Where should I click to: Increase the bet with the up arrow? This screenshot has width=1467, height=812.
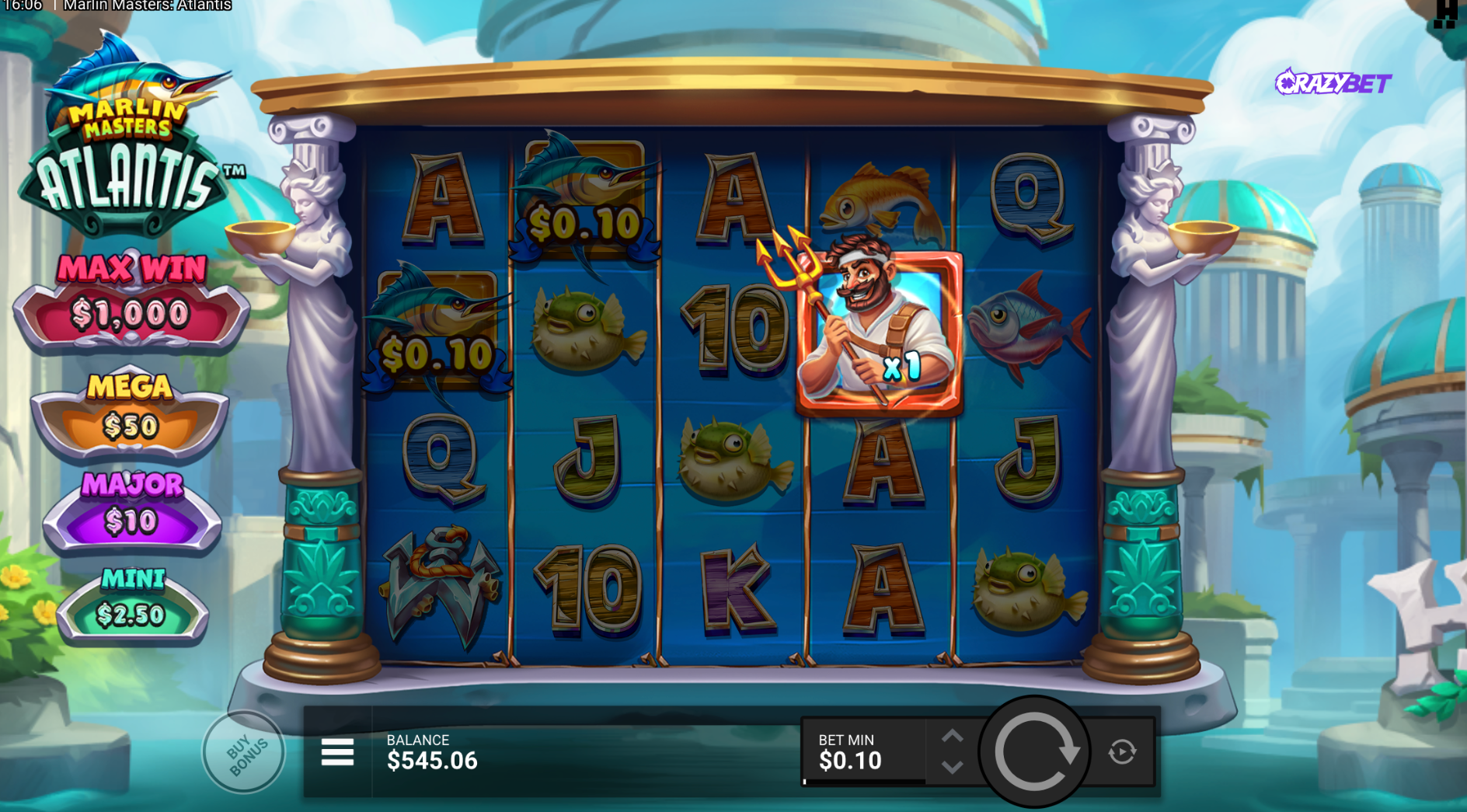tap(953, 736)
